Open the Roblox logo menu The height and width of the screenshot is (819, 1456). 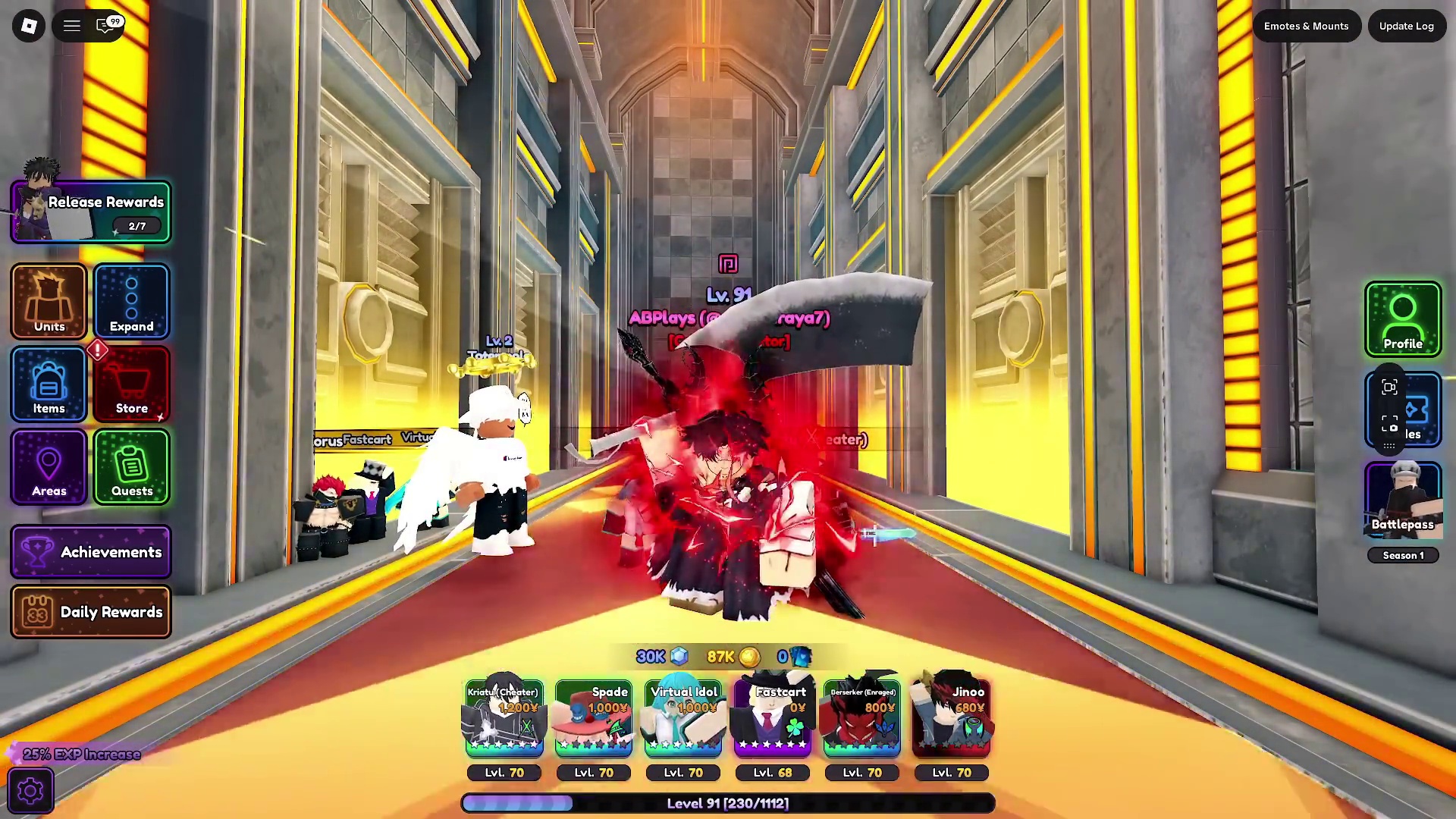[29, 25]
